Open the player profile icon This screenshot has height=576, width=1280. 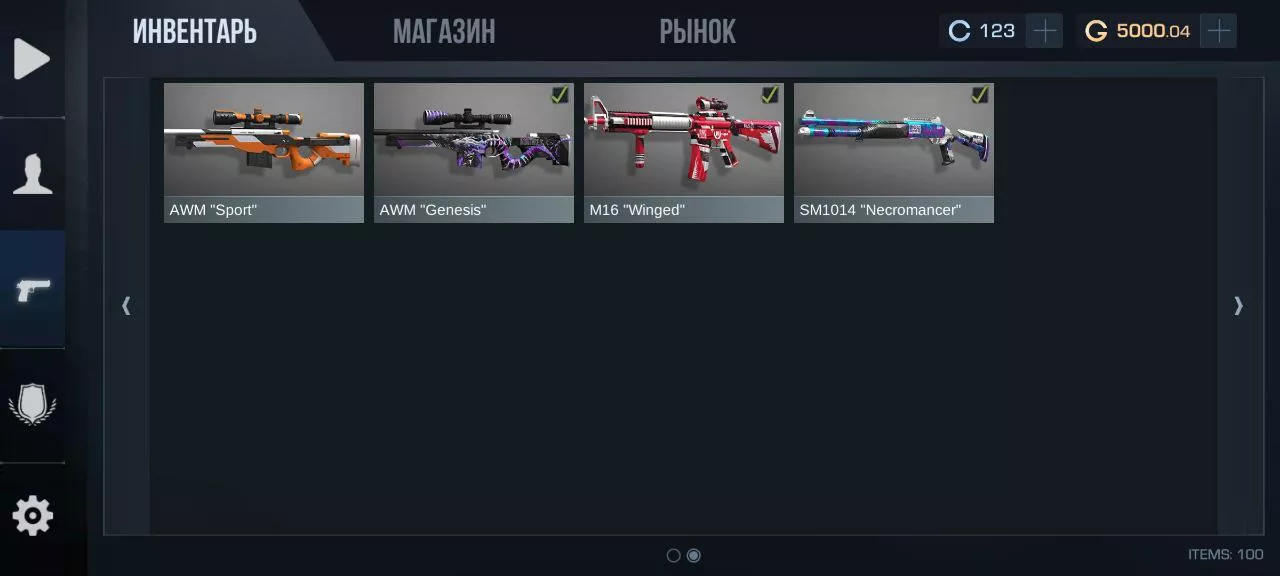pos(32,174)
